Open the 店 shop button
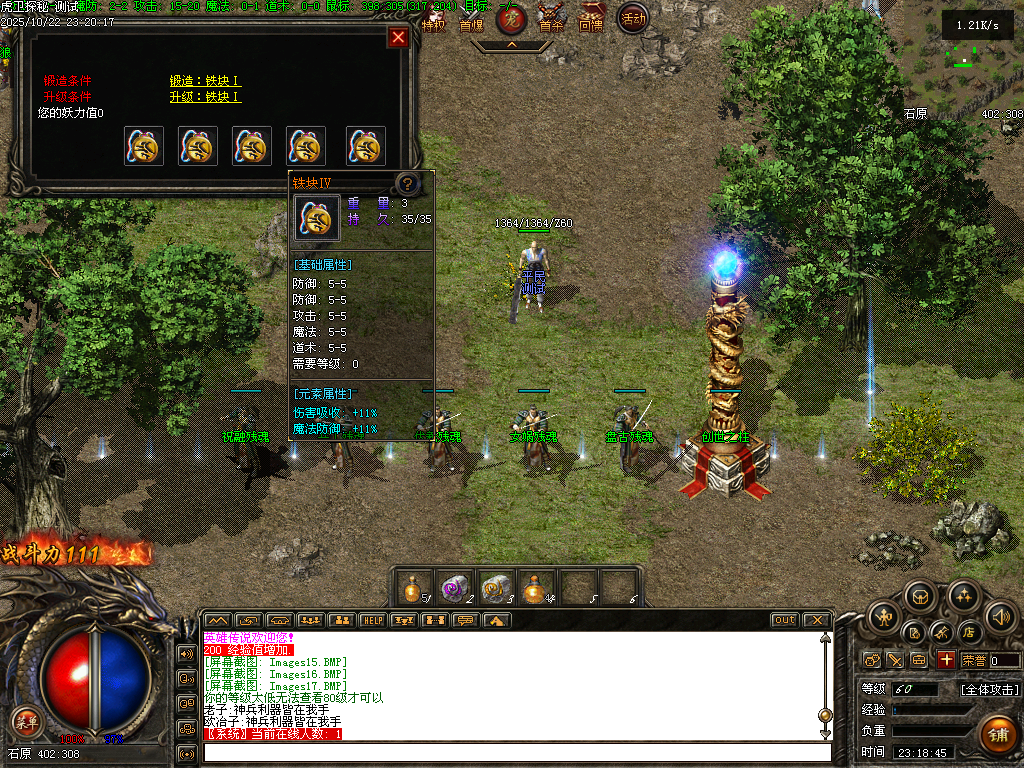The width and height of the screenshot is (1024, 768). [x=968, y=633]
